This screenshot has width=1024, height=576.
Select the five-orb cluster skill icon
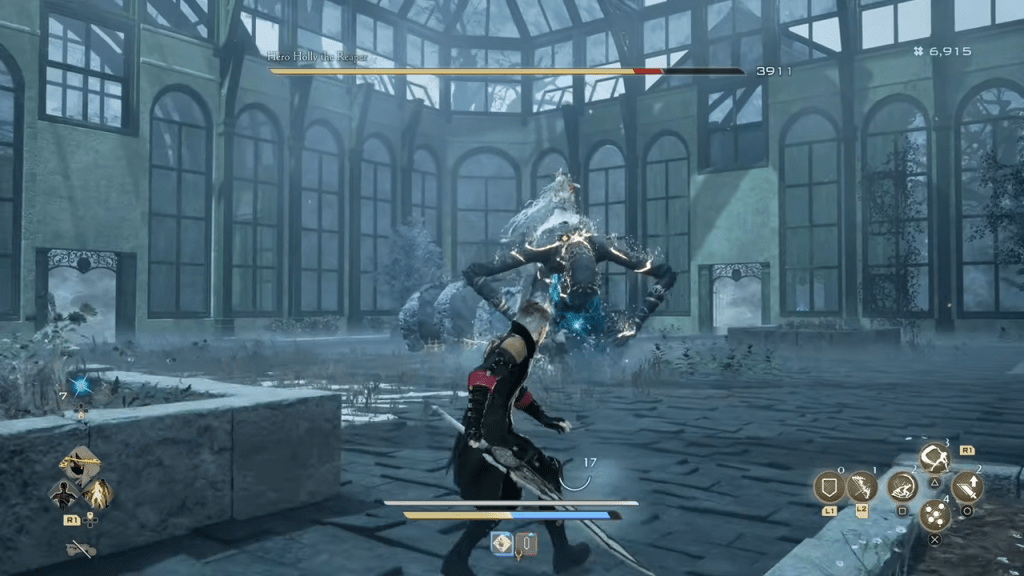click(935, 516)
